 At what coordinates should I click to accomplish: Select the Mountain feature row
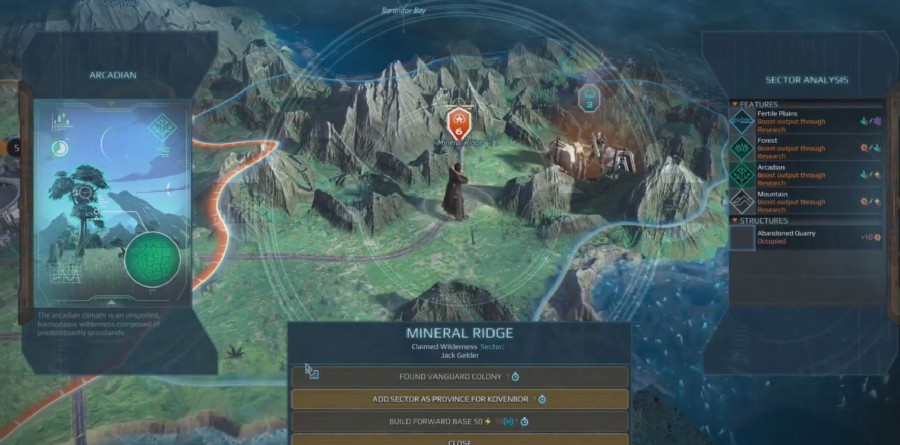point(806,203)
